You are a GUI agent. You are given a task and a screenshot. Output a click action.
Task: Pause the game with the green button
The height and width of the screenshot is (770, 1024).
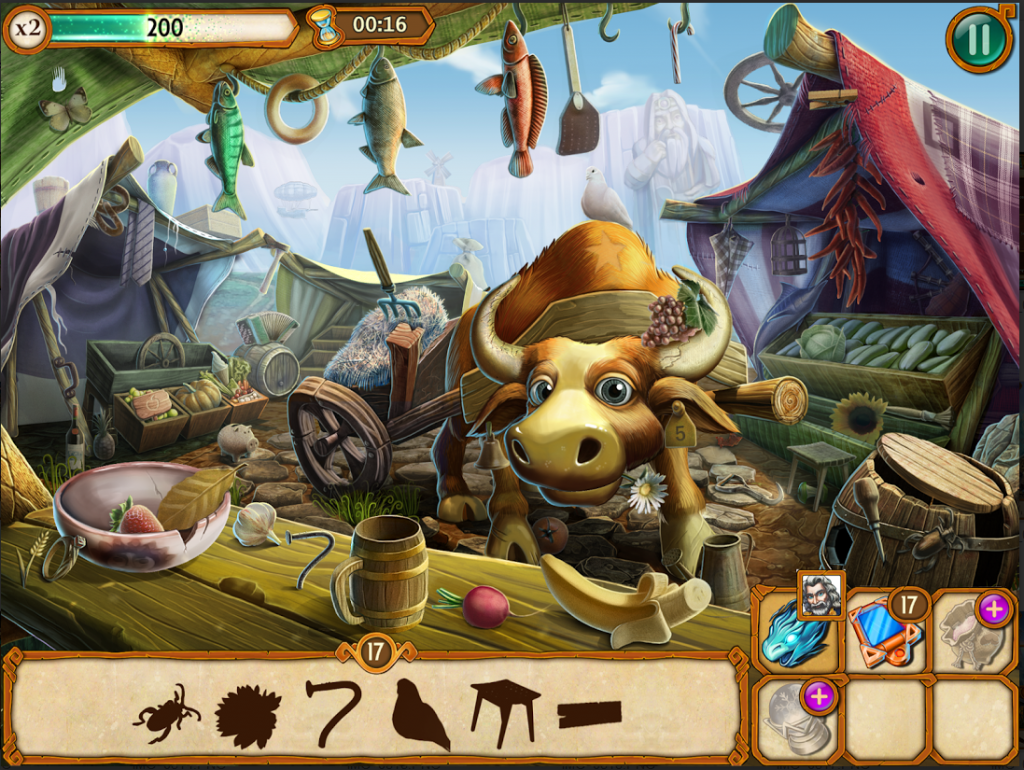[x=978, y=39]
